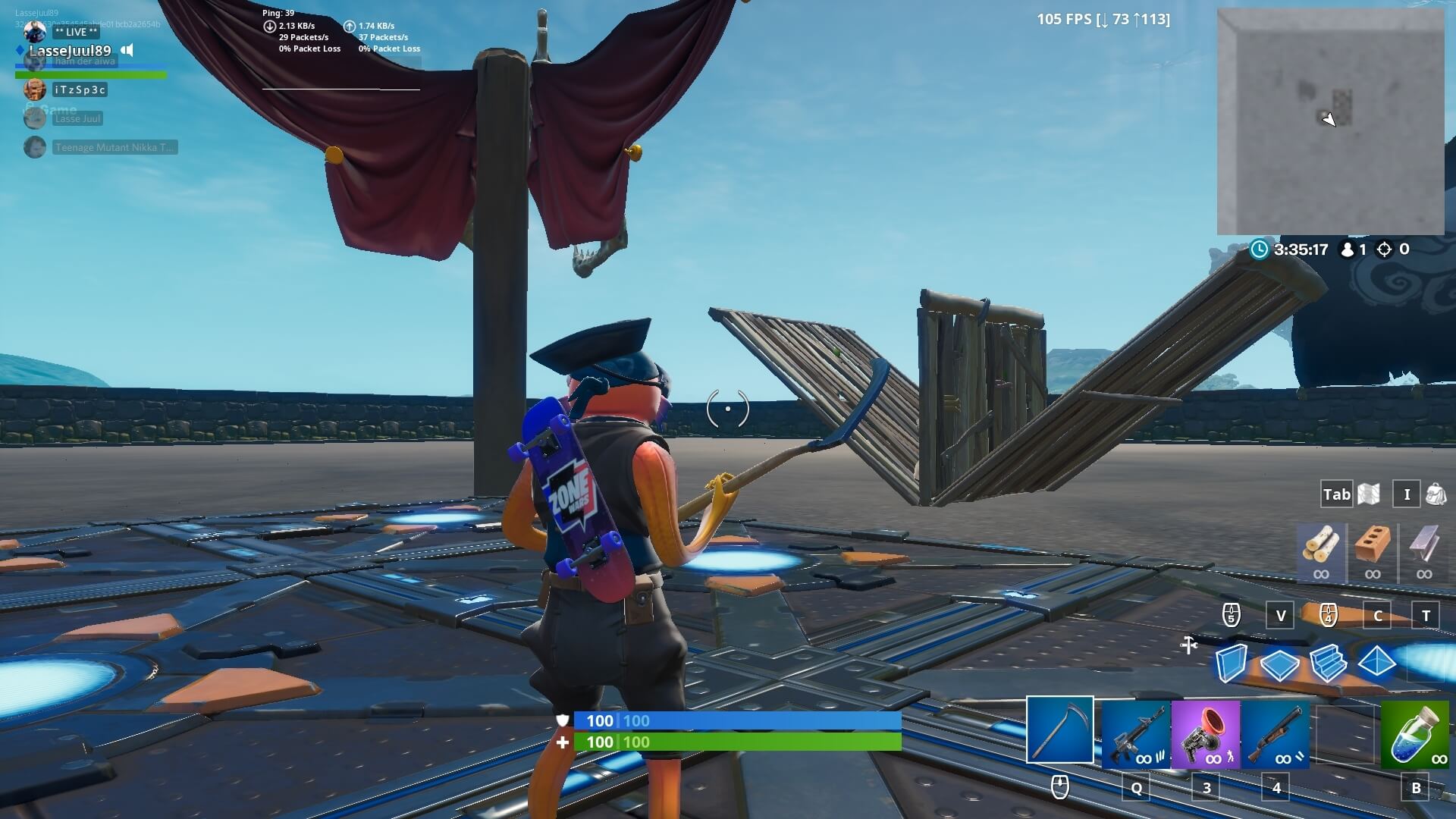Click the Teenage Mutant Nikka name entry
Image resolution: width=1456 pixels, height=819 pixels.
[x=114, y=147]
